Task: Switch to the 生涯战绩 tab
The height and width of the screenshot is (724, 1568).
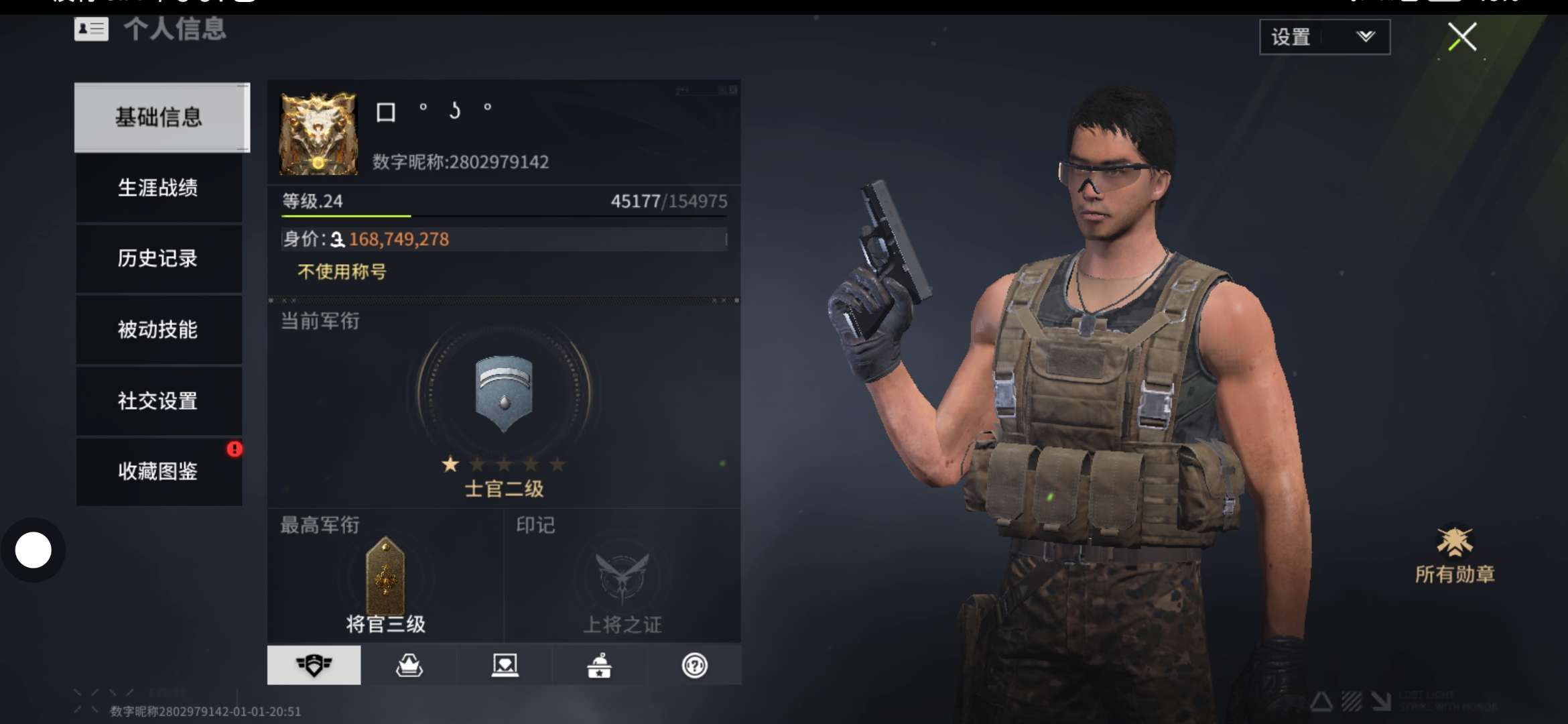Action: (x=158, y=188)
